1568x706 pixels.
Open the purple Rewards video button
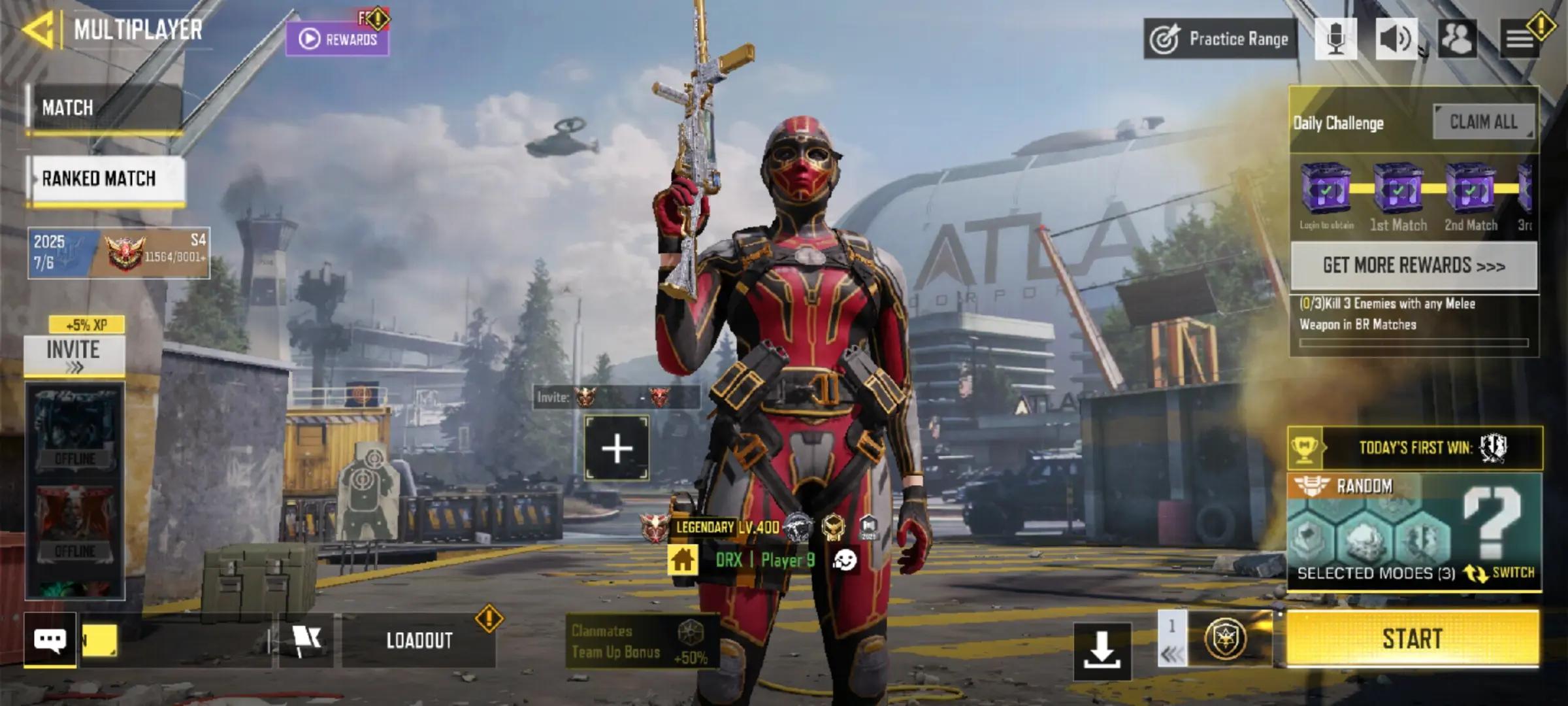click(338, 39)
